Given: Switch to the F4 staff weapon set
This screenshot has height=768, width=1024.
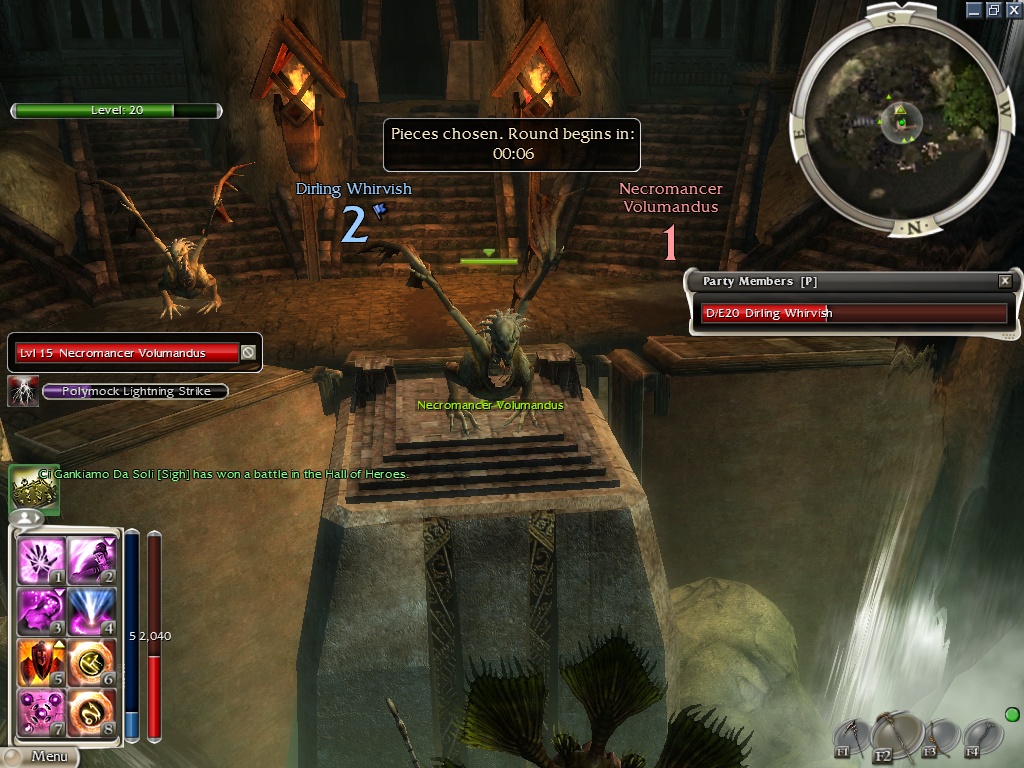Looking at the screenshot, I should point(984,740).
